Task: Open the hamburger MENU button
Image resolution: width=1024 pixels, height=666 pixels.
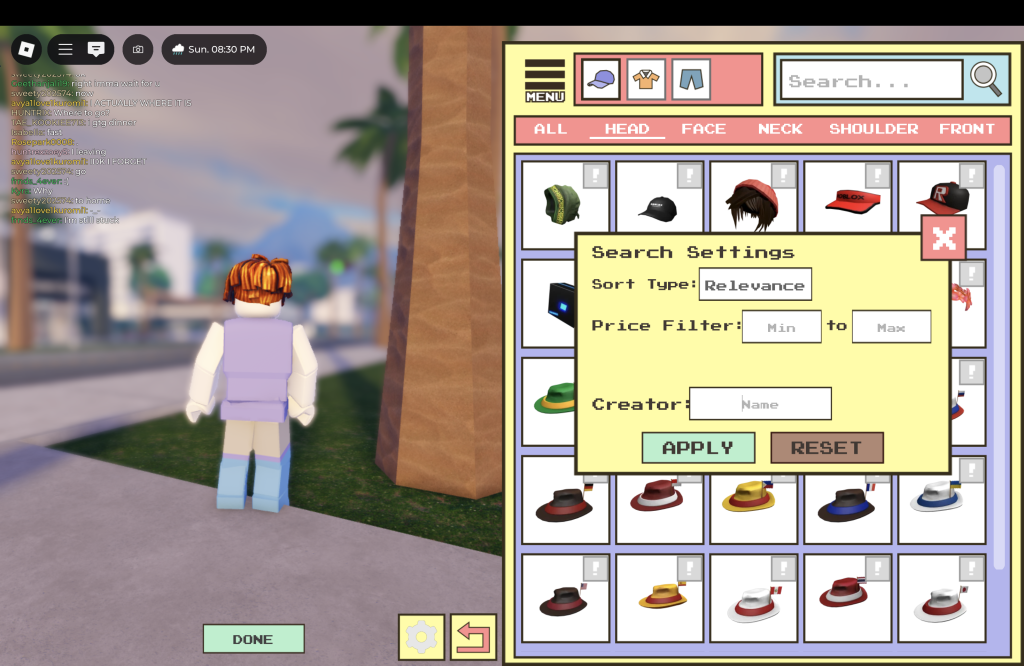Action: pyautogui.click(x=545, y=81)
